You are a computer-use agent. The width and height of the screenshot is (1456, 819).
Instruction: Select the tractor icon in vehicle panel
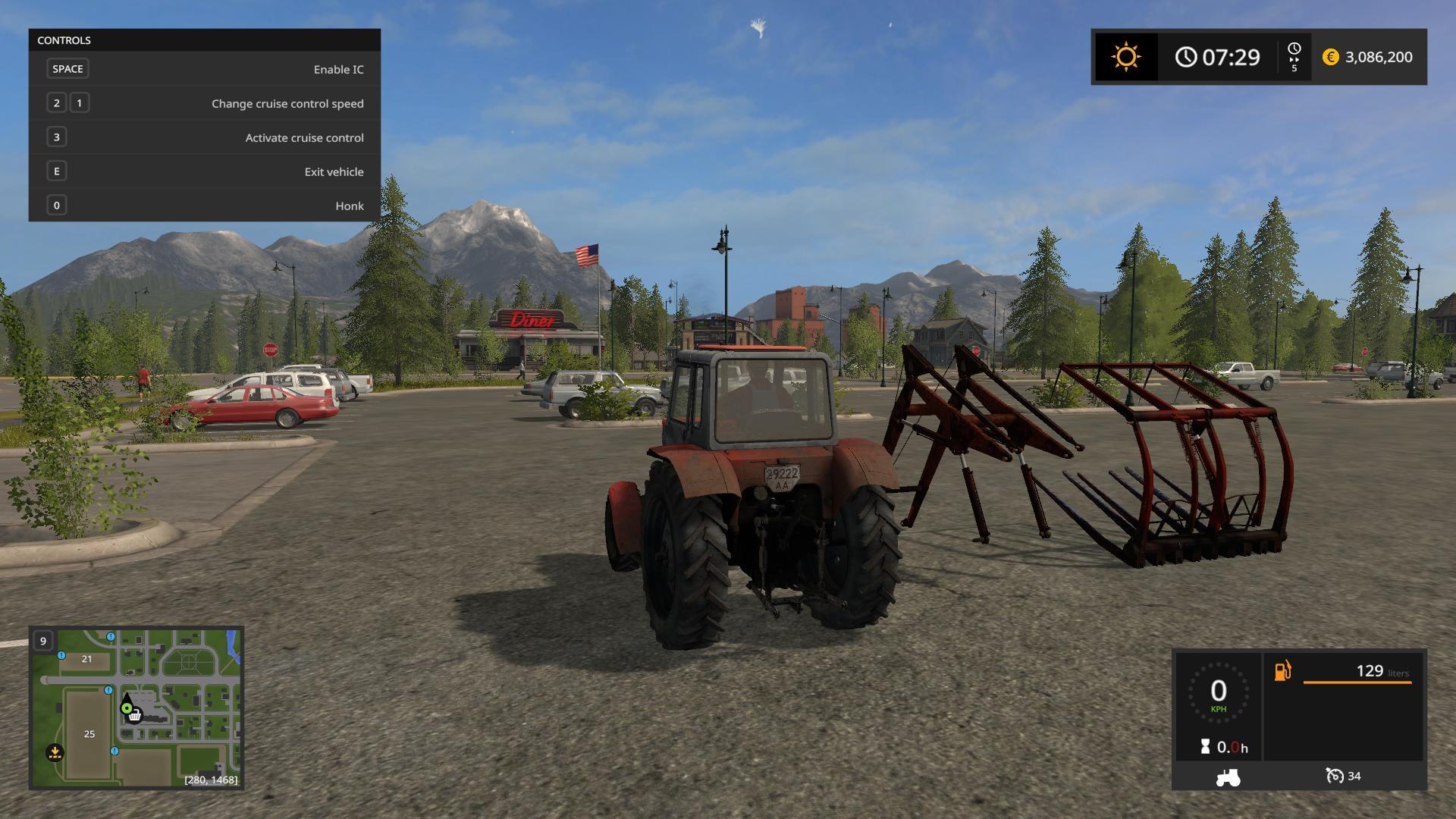(x=1228, y=777)
